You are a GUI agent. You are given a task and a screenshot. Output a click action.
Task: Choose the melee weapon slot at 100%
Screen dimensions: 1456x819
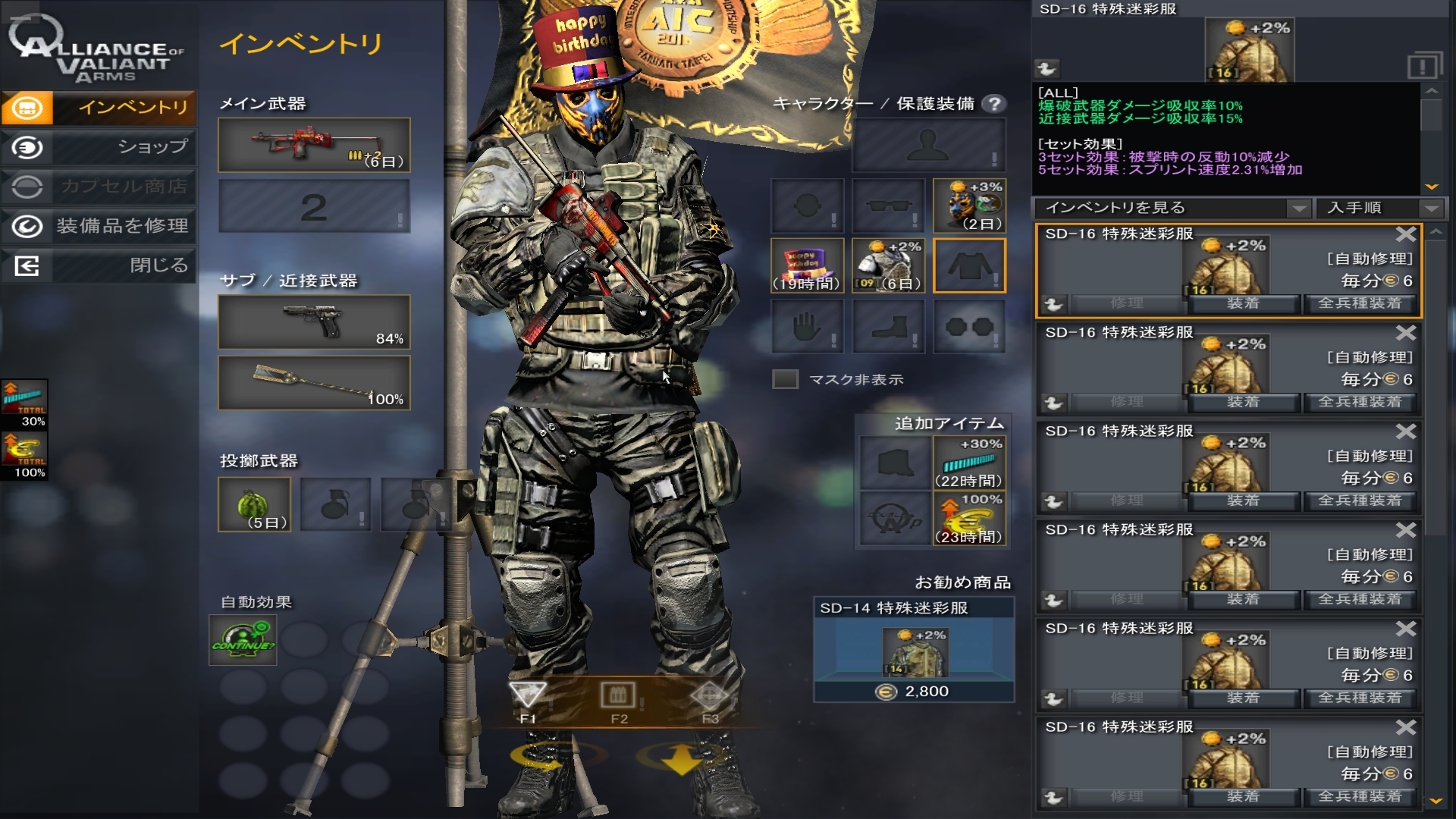point(314,383)
